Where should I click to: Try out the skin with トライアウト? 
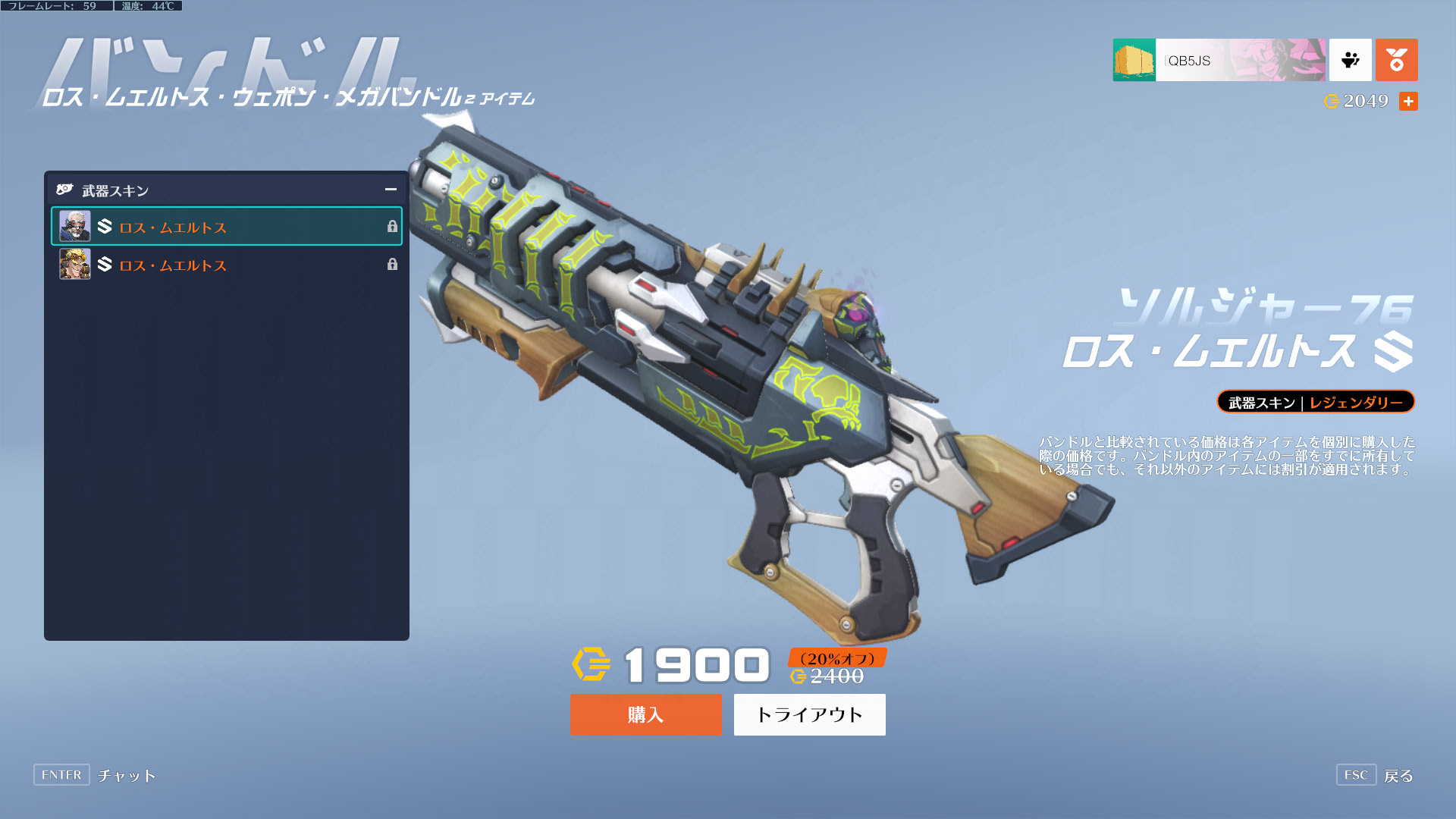pos(809,714)
